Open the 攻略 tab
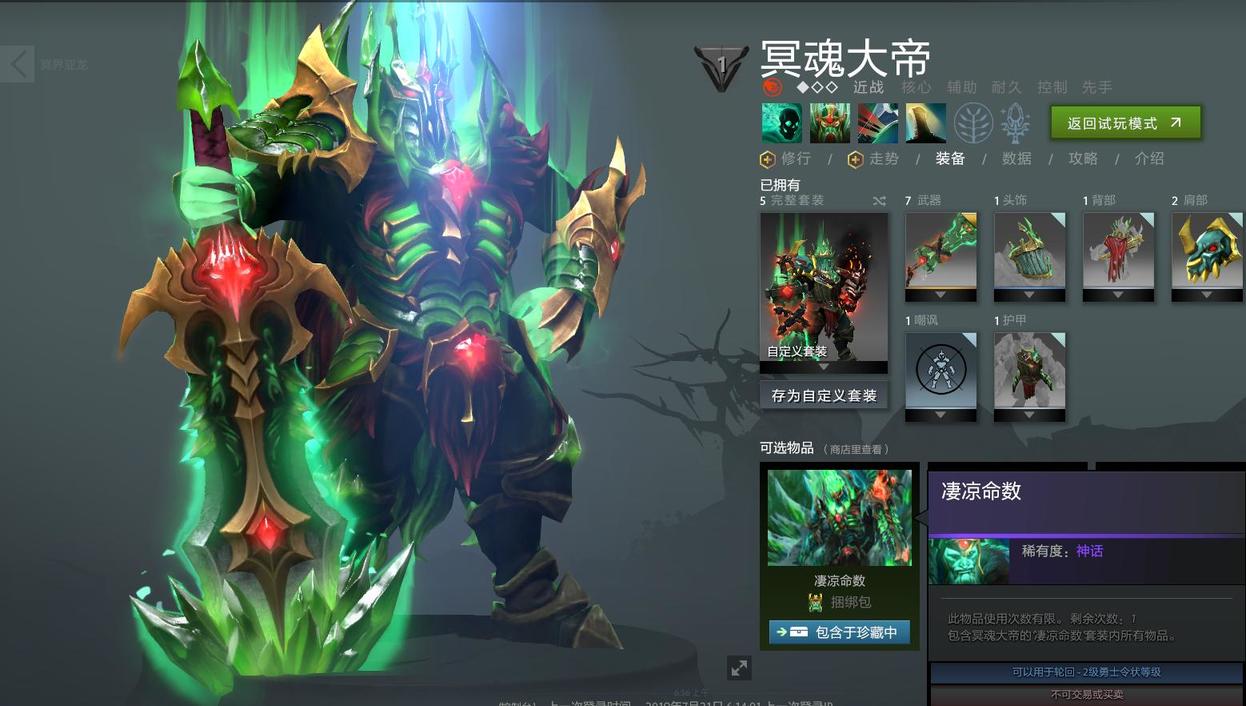1246x706 pixels. (1083, 159)
